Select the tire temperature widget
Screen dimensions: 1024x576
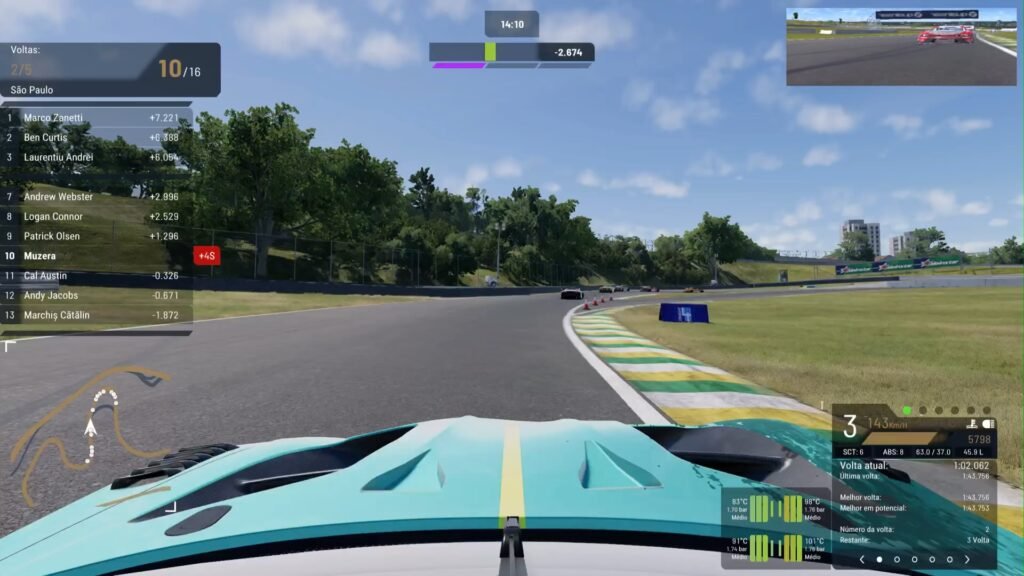(776, 527)
